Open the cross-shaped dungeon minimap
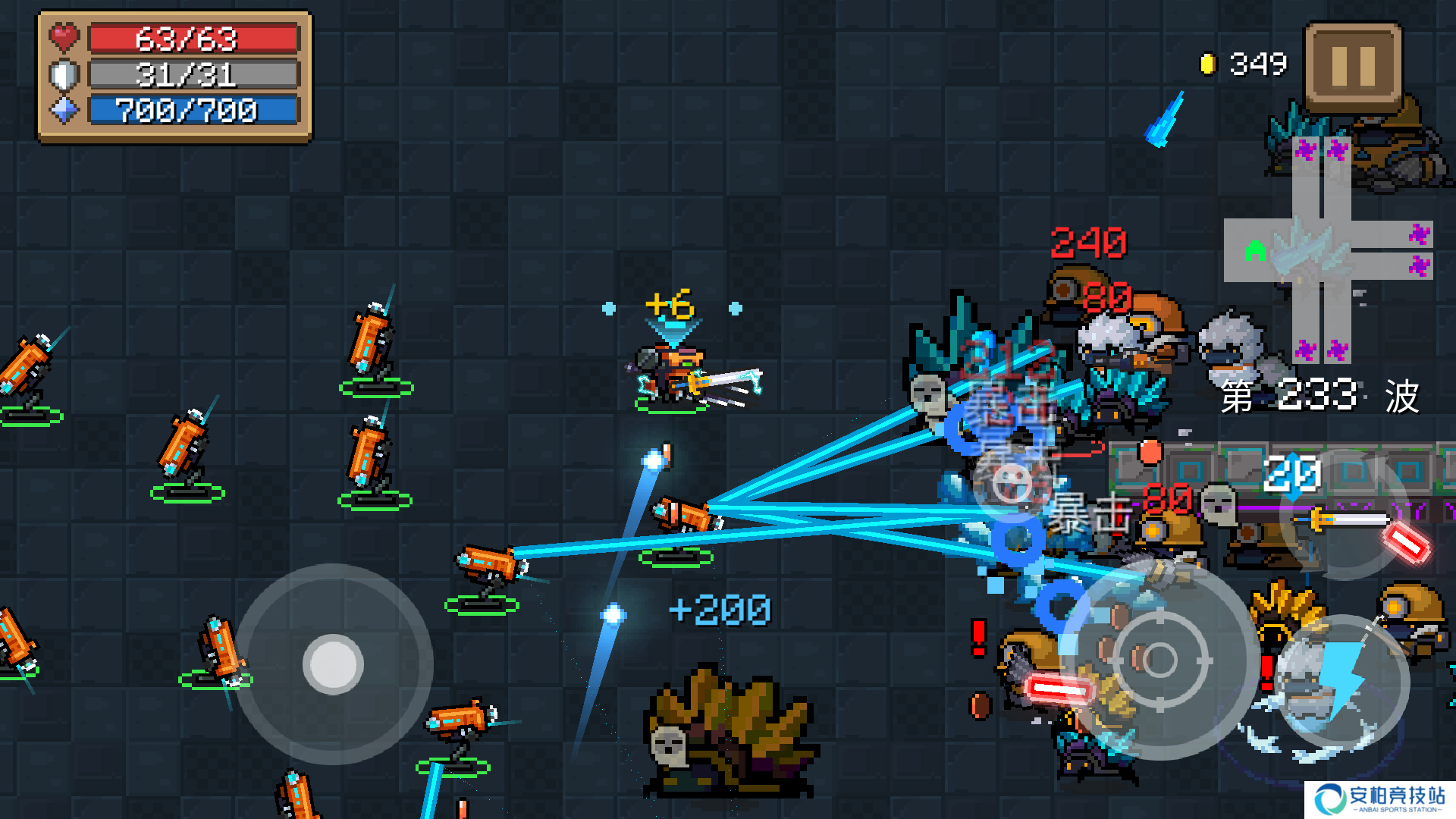This screenshot has width=1456, height=819. 1327,250
